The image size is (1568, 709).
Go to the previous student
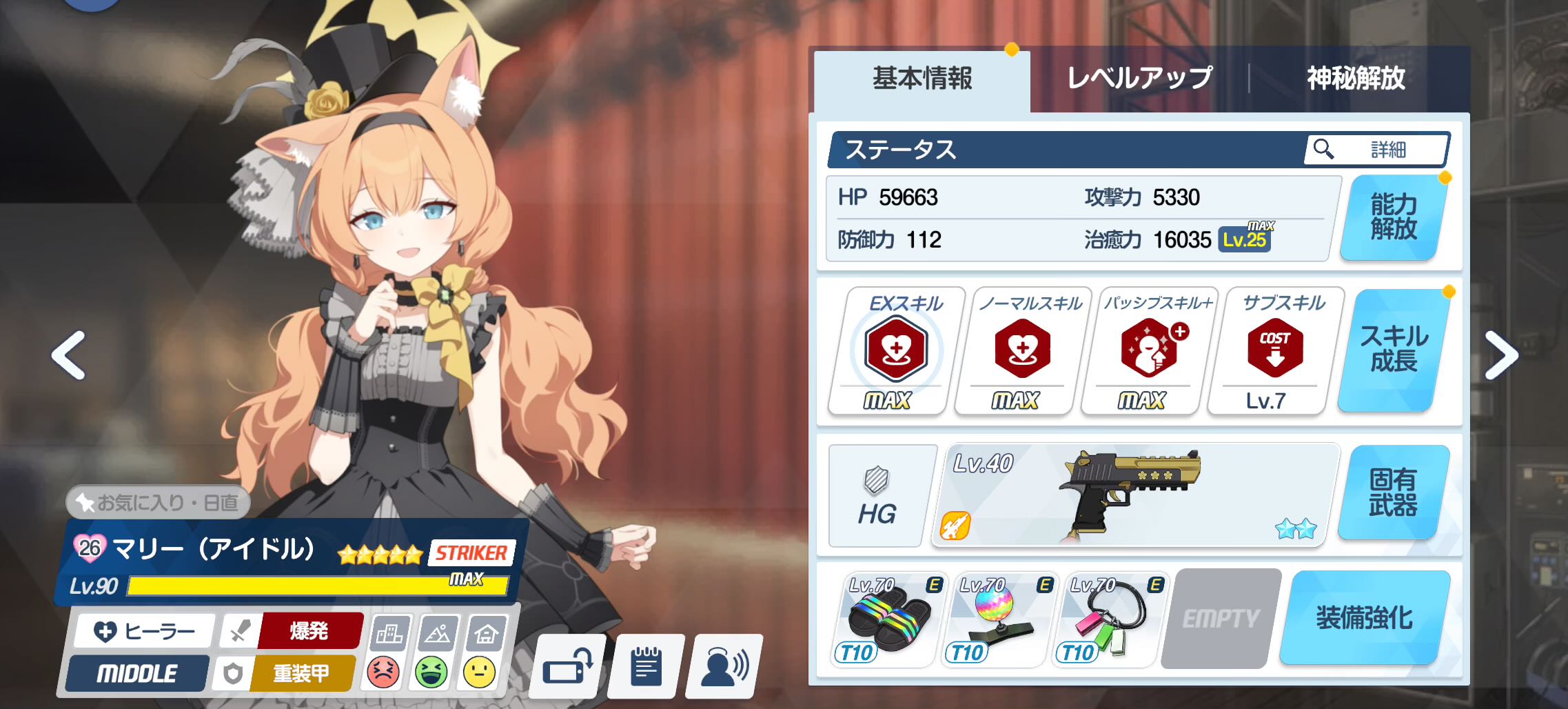click(x=68, y=356)
